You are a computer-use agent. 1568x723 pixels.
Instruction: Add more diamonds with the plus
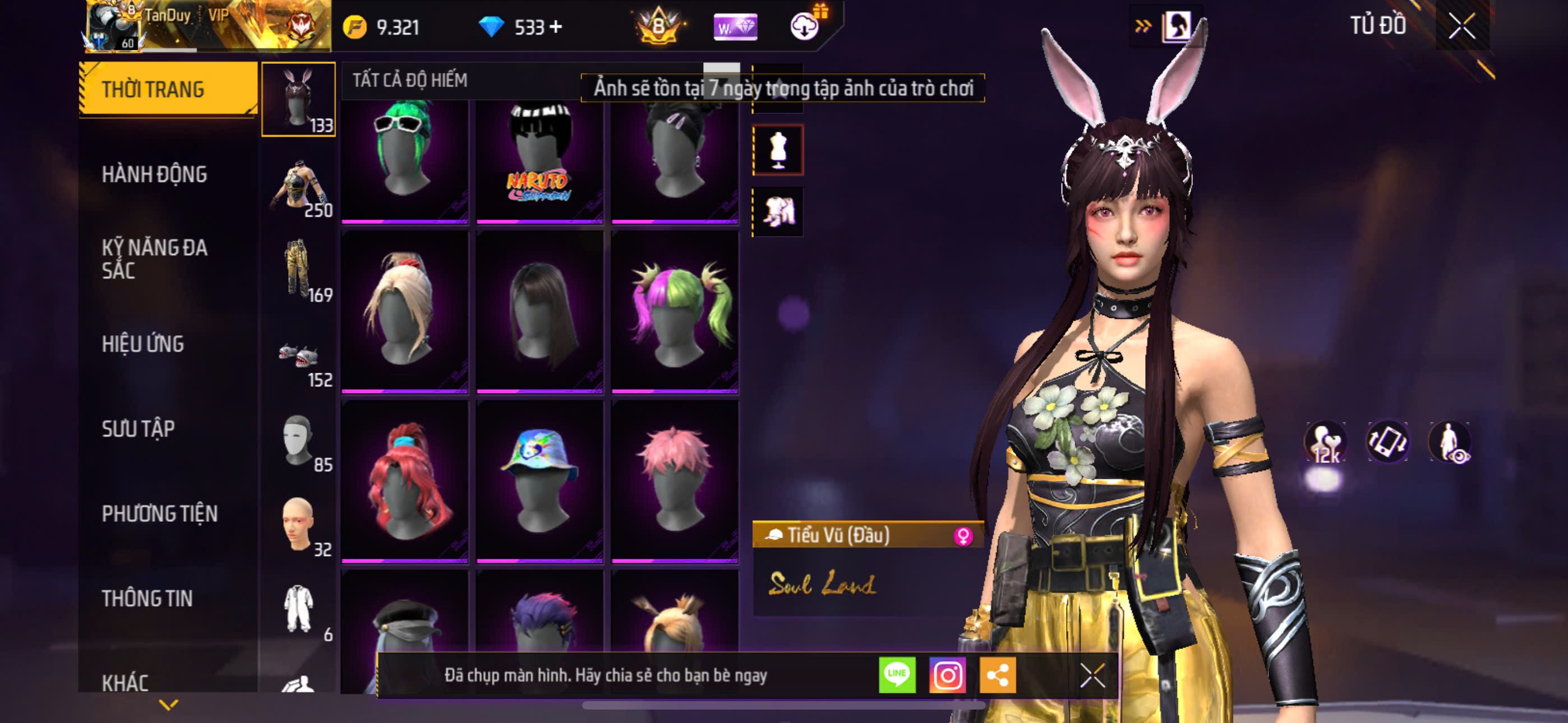(x=556, y=27)
